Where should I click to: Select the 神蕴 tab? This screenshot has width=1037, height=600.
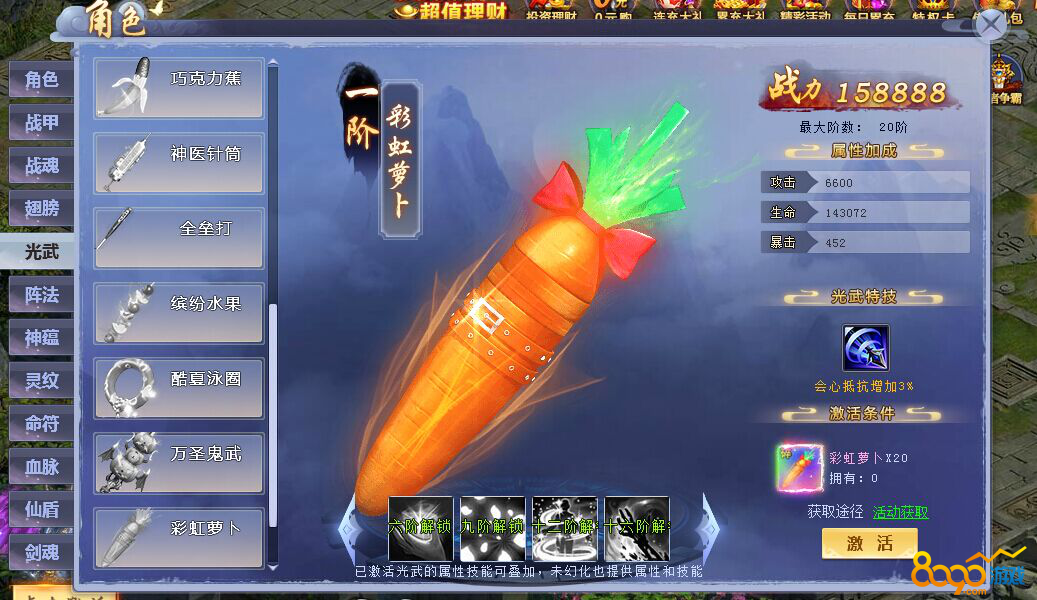tap(41, 338)
